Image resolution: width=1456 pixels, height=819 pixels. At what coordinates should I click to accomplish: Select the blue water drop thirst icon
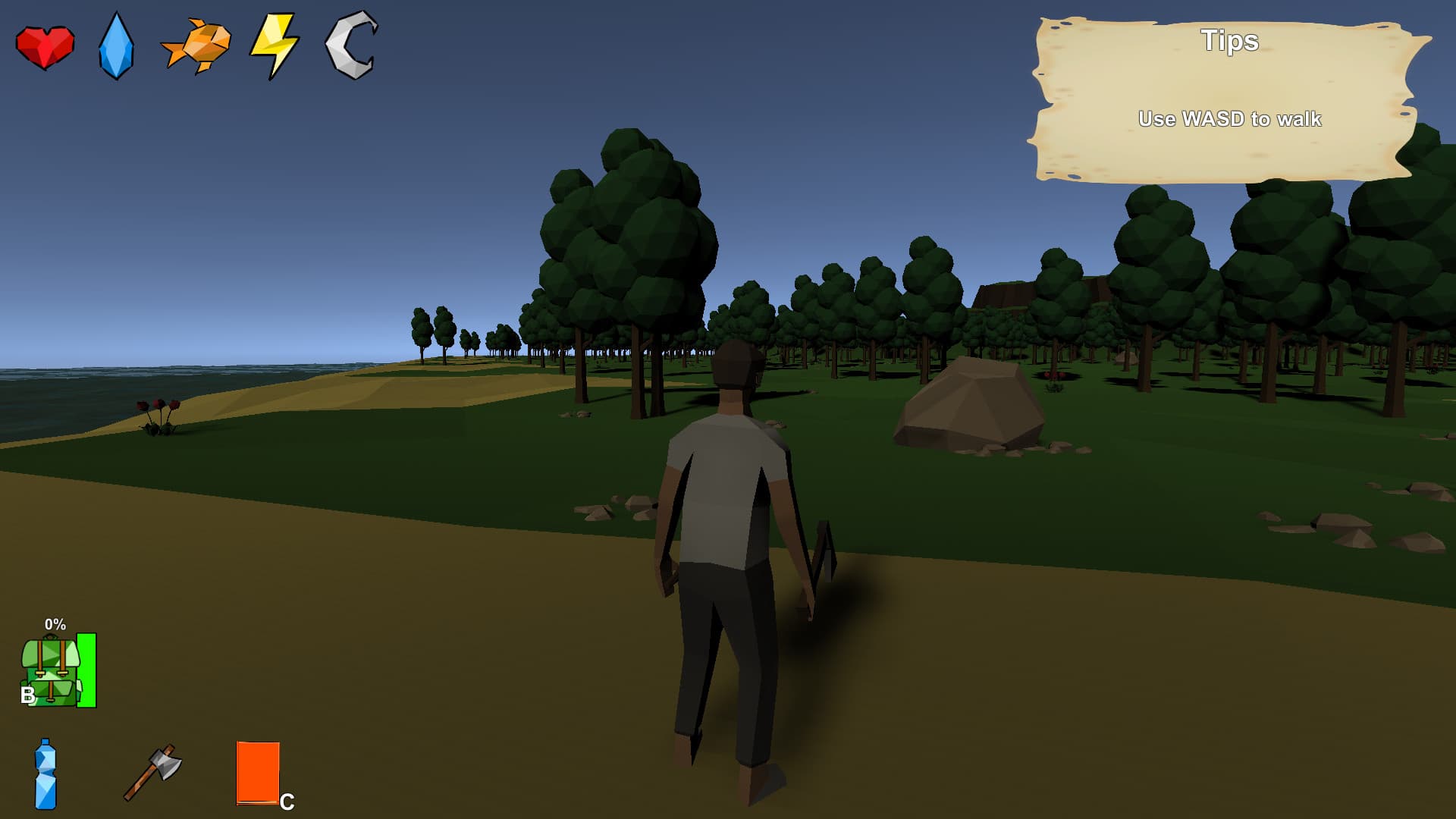coord(116,46)
